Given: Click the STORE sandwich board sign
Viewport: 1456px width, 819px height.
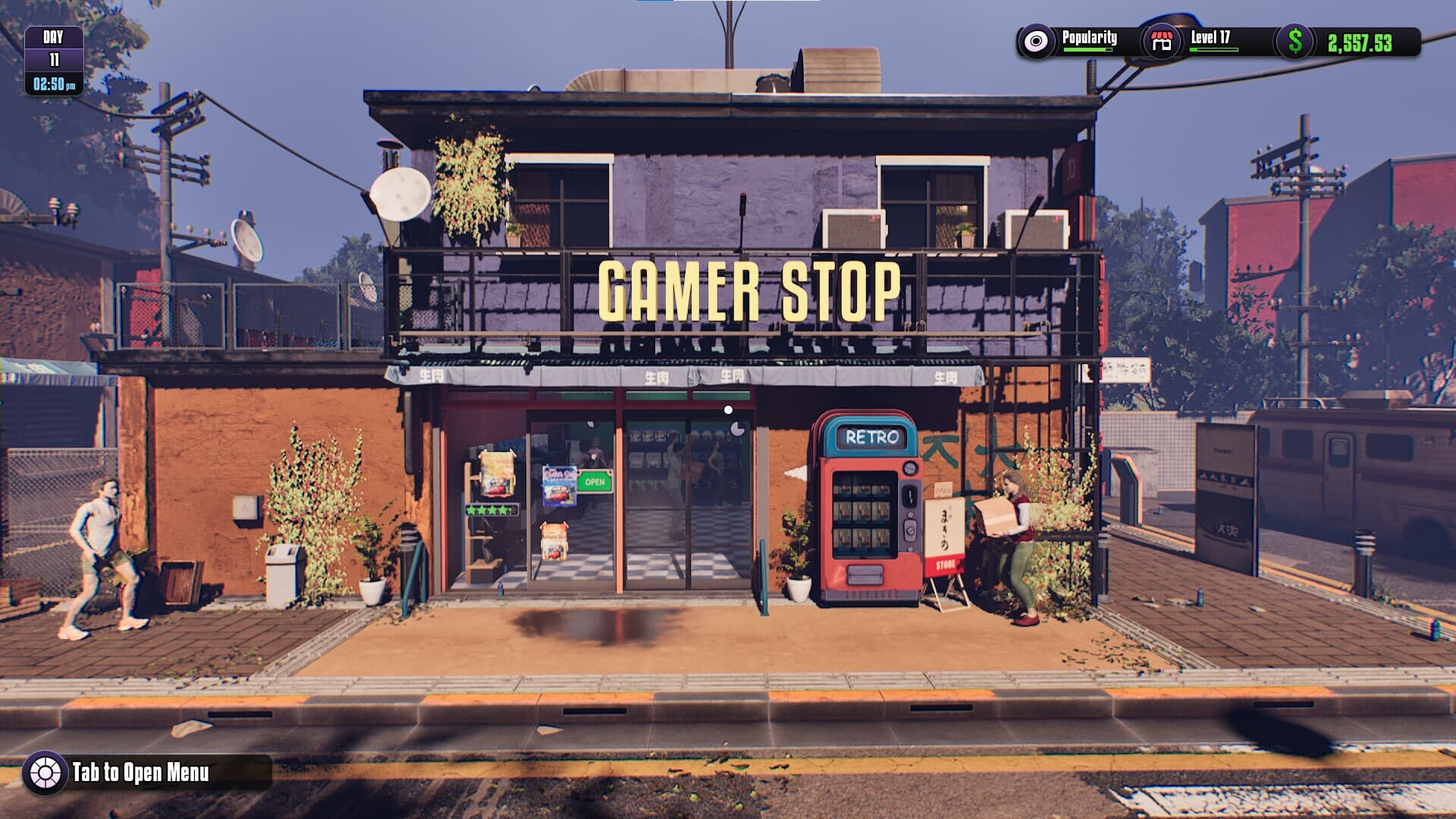Looking at the screenshot, I should (x=946, y=563).
